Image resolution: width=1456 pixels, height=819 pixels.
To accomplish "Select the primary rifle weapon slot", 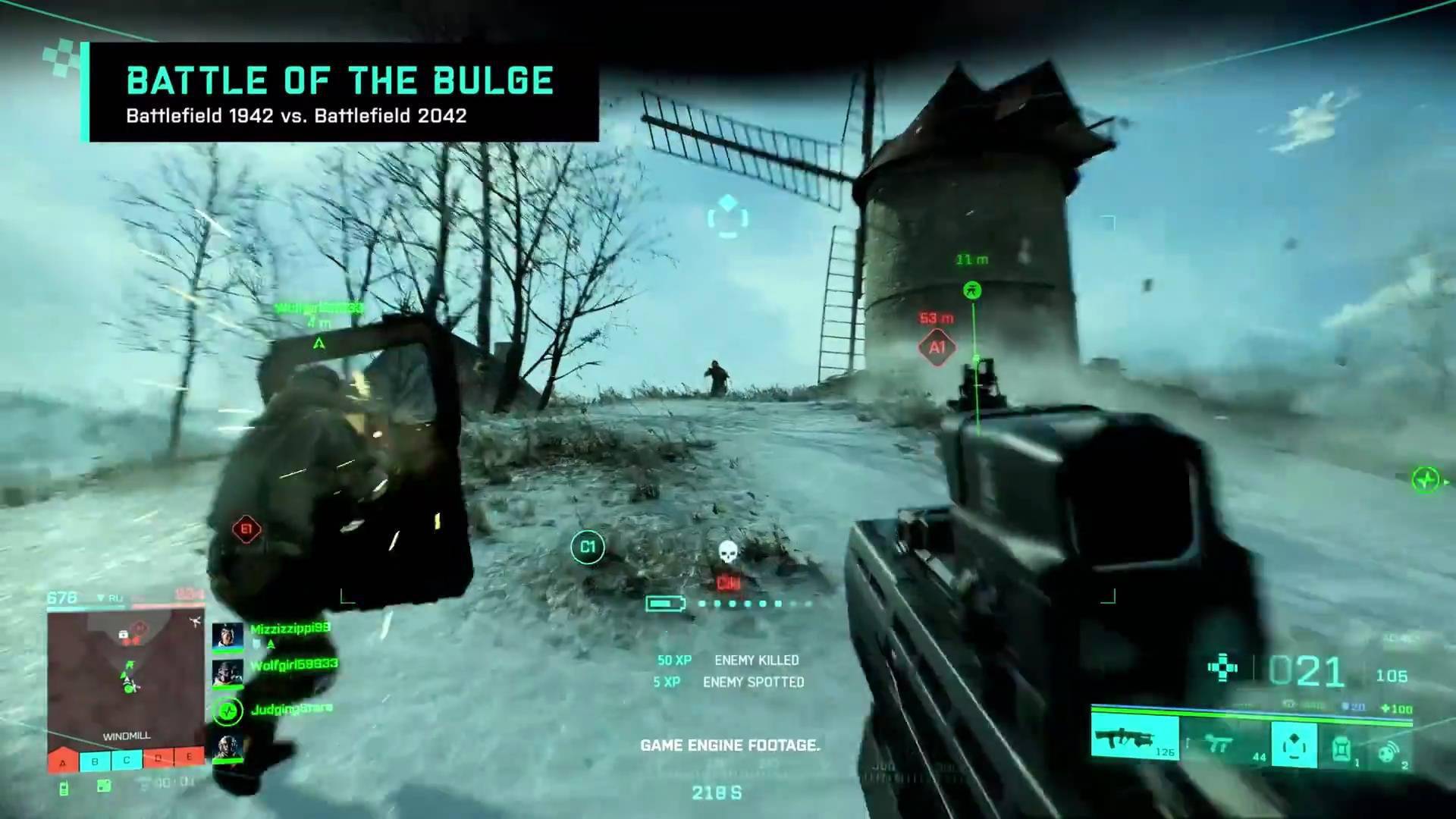I will [1134, 739].
